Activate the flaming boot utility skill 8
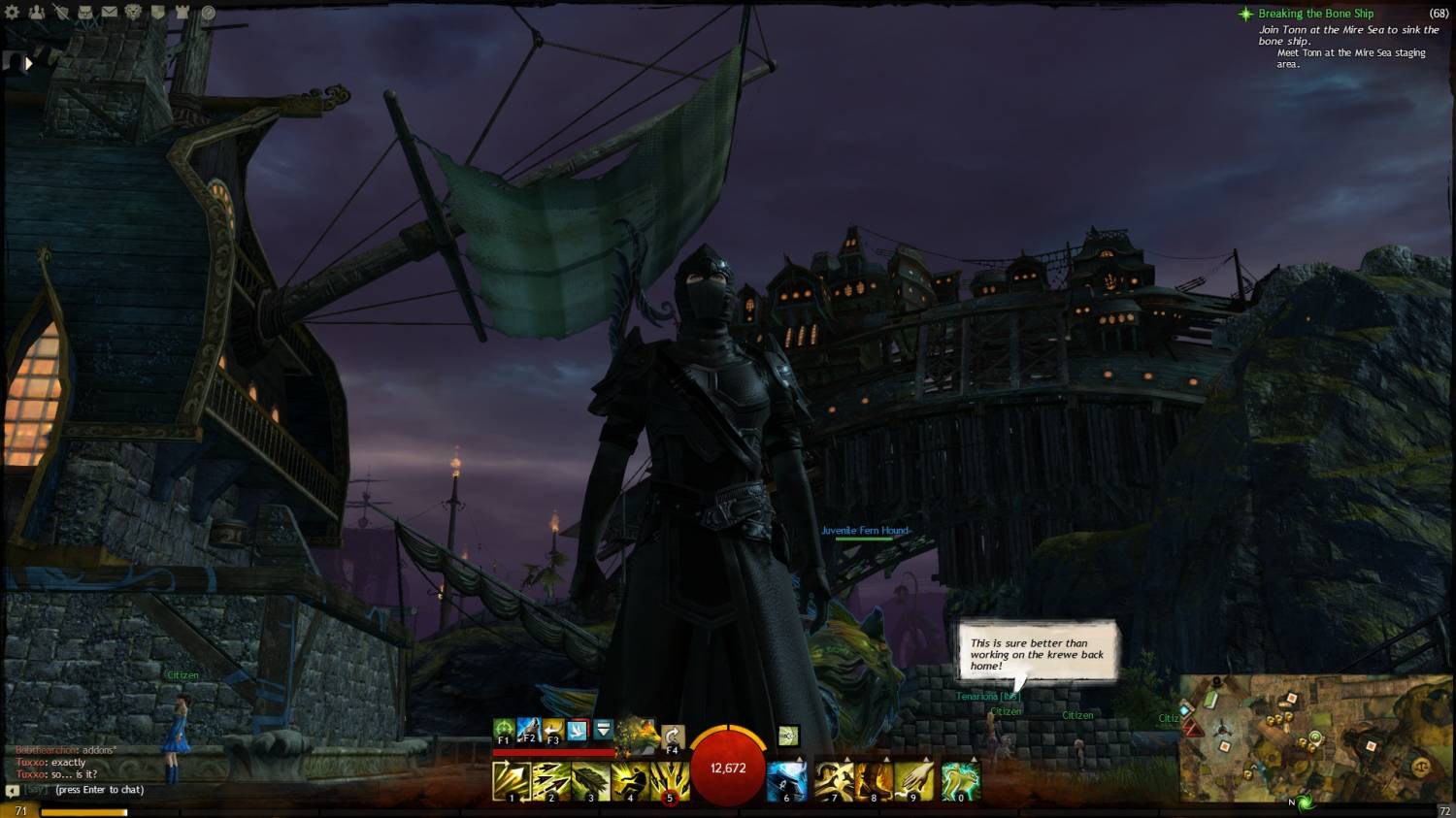The image size is (1456, 818). [874, 781]
